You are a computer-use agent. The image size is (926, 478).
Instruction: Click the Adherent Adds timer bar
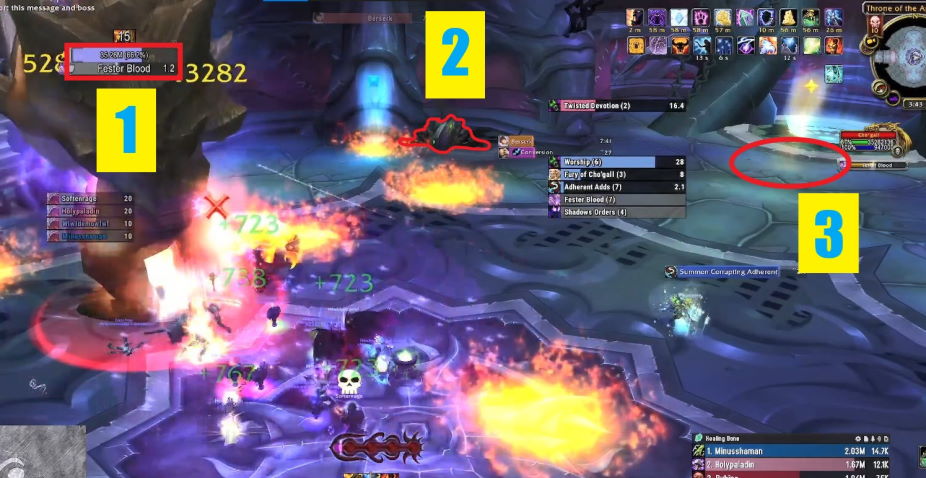(x=617, y=187)
